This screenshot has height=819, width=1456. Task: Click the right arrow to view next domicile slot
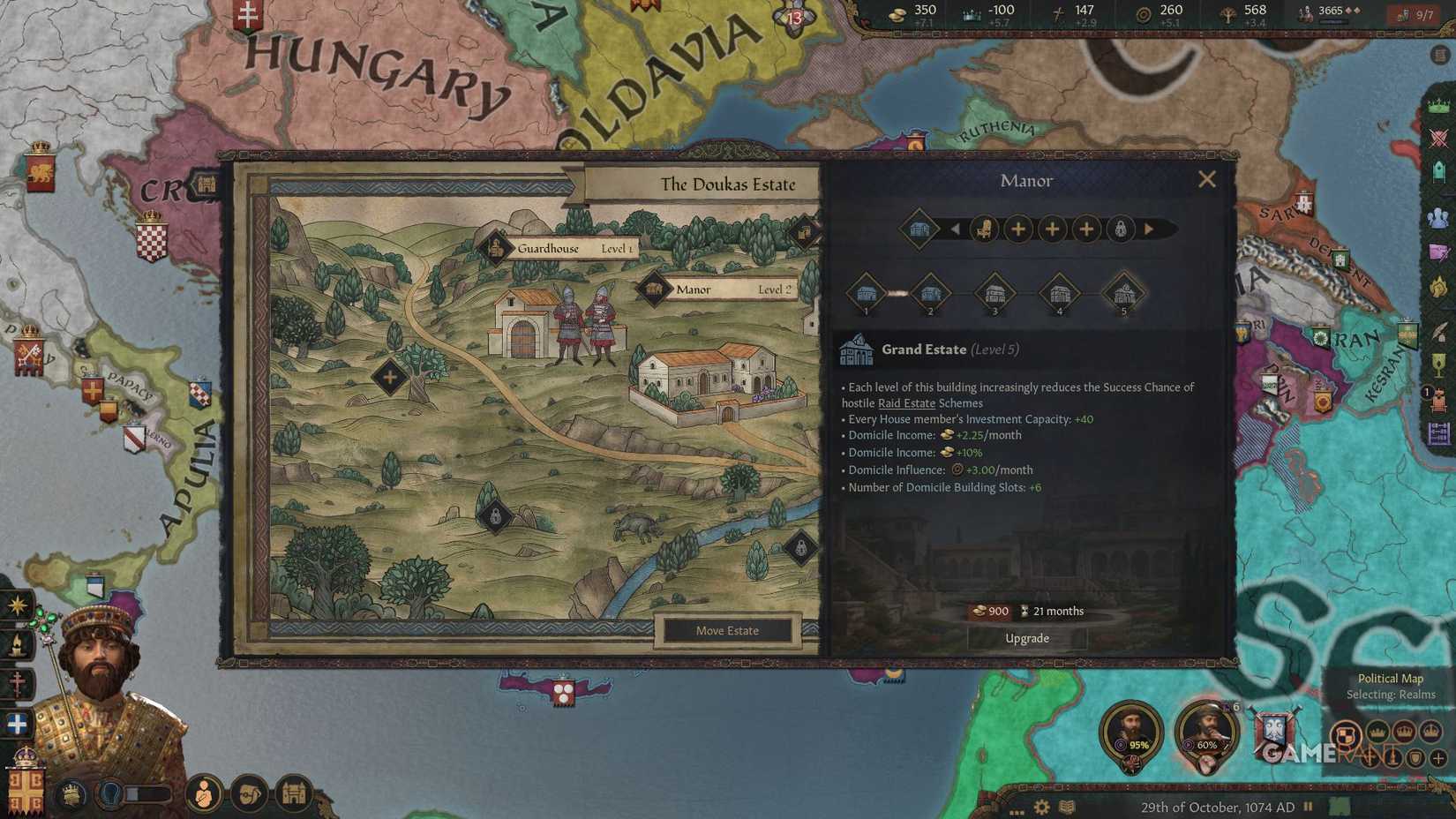[x=1149, y=229]
